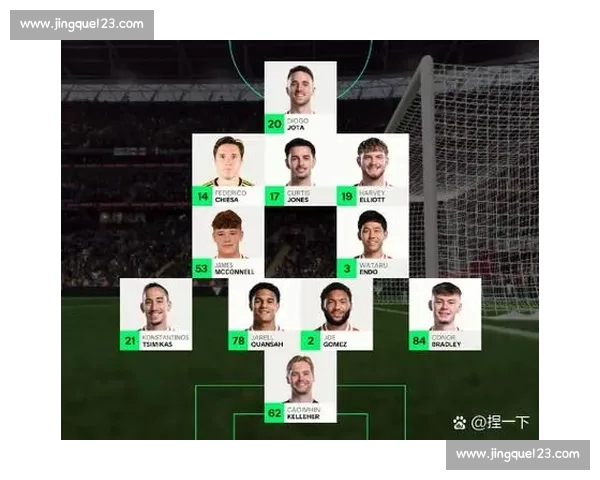Select Jarell Quansah's card
600x480 pixels.
pyautogui.click(x=264, y=314)
